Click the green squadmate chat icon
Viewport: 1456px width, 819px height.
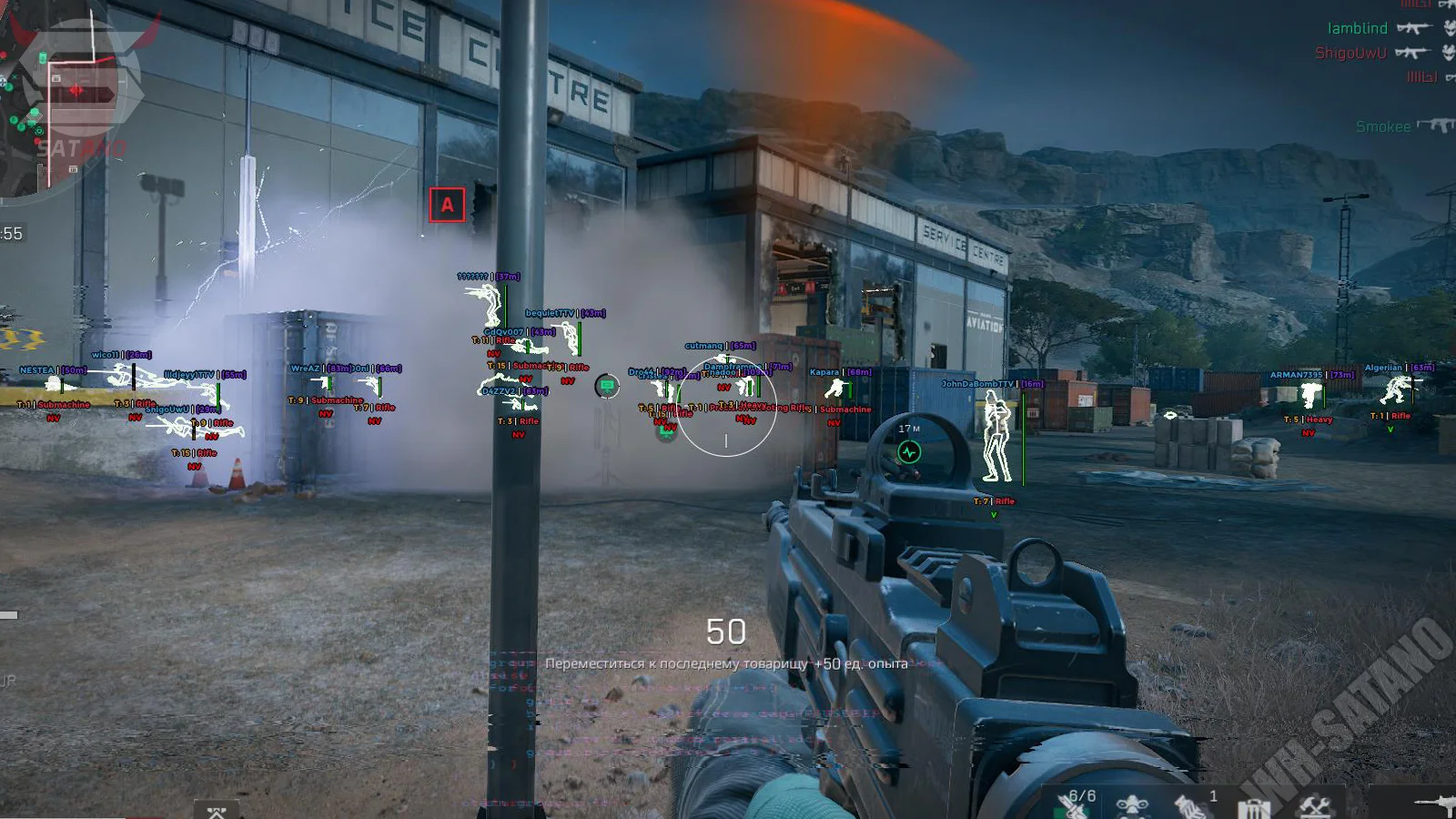pyautogui.click(x=607, y=386)
